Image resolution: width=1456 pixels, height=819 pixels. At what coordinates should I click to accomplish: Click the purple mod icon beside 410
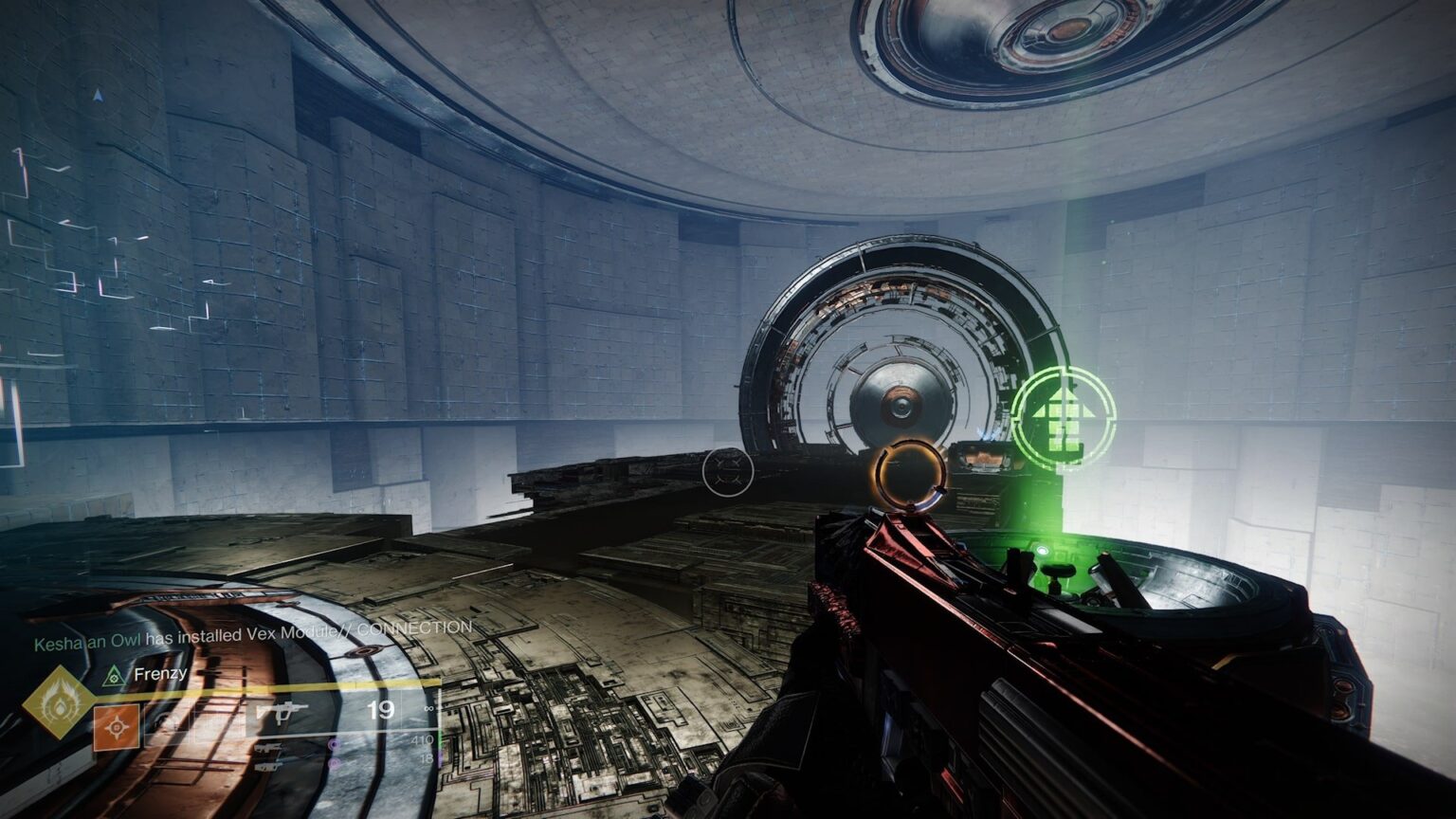tap(334, 746)
